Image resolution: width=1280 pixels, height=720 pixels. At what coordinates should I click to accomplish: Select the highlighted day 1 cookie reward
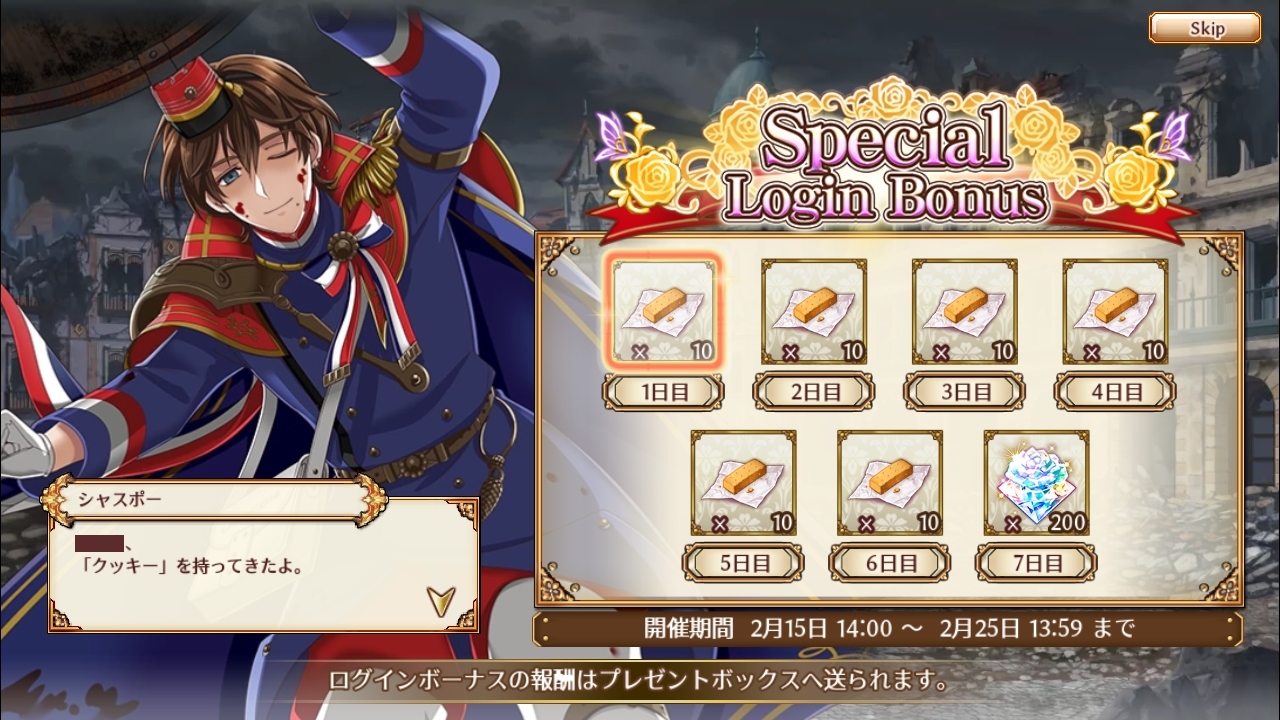[x=664, y=312]
